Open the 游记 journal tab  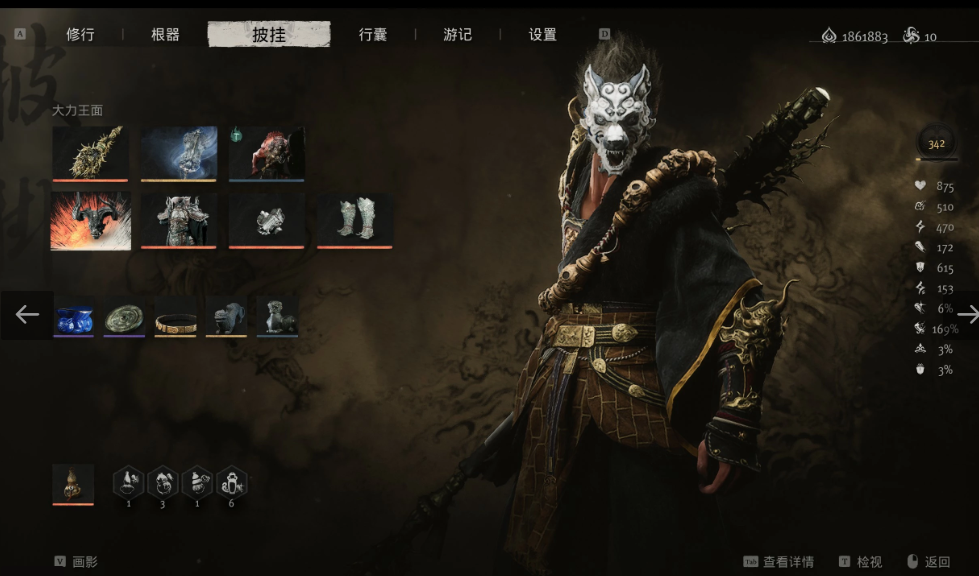tap(457, 35)
